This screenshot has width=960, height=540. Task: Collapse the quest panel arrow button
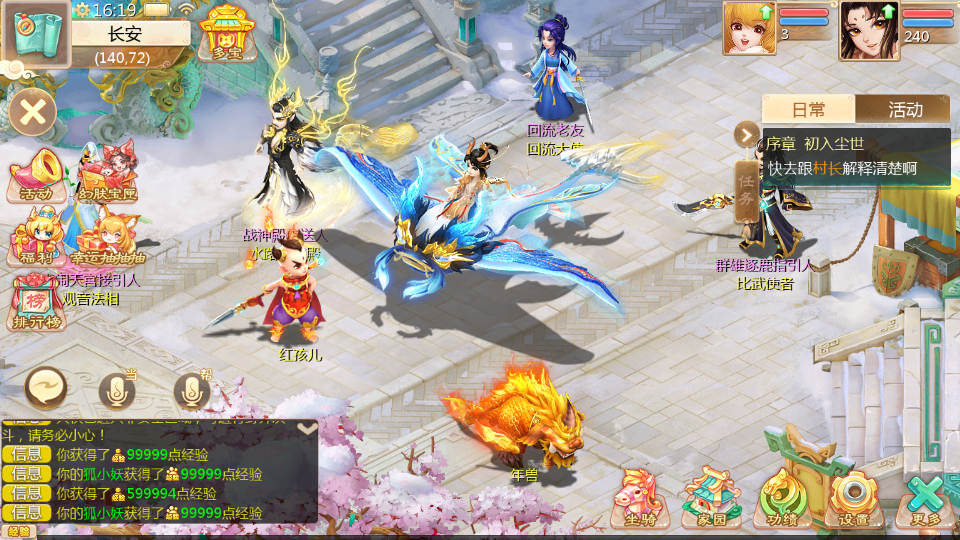(747, 133)
